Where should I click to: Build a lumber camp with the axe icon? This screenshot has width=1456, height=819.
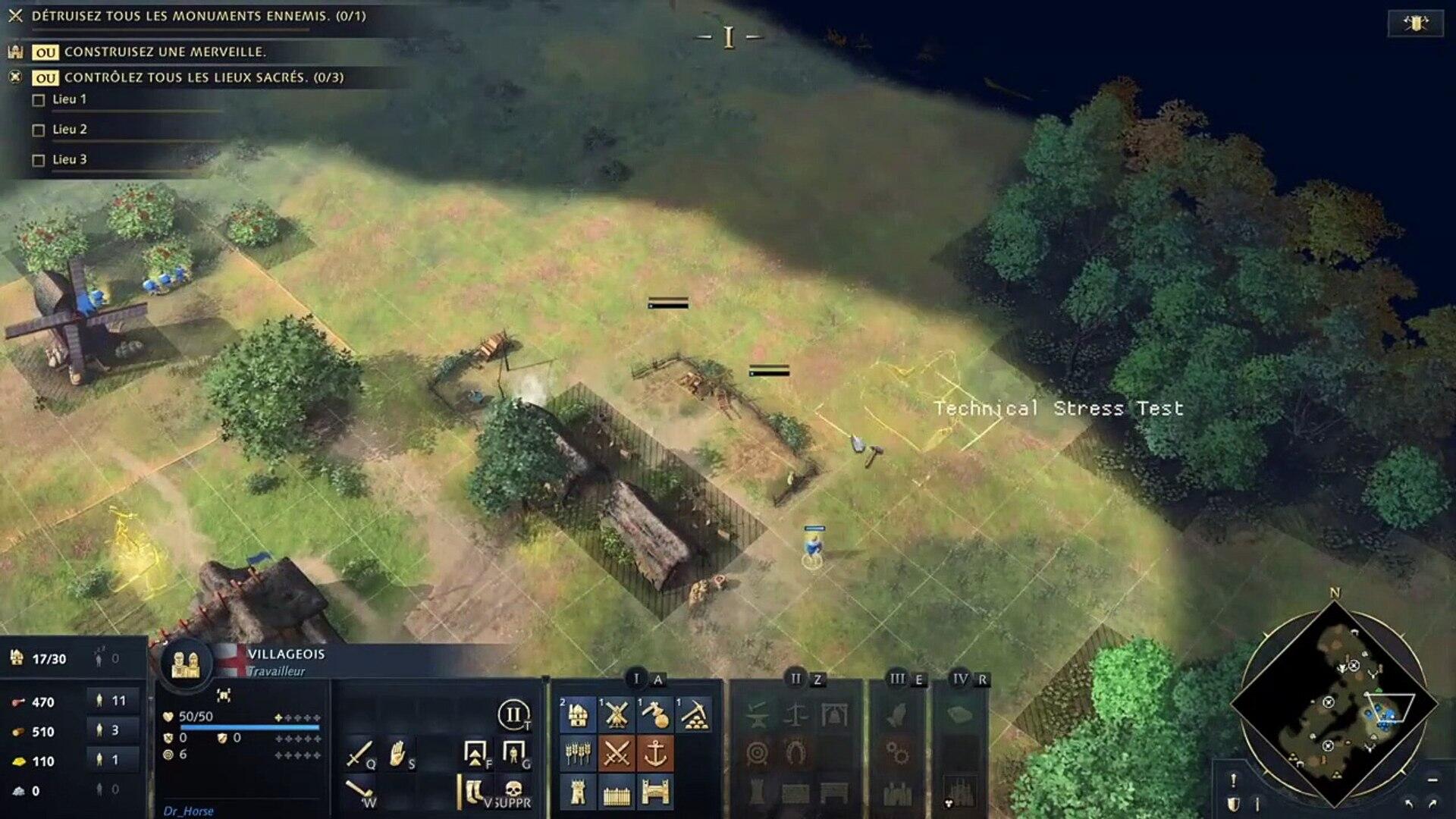tap(654, 714)
